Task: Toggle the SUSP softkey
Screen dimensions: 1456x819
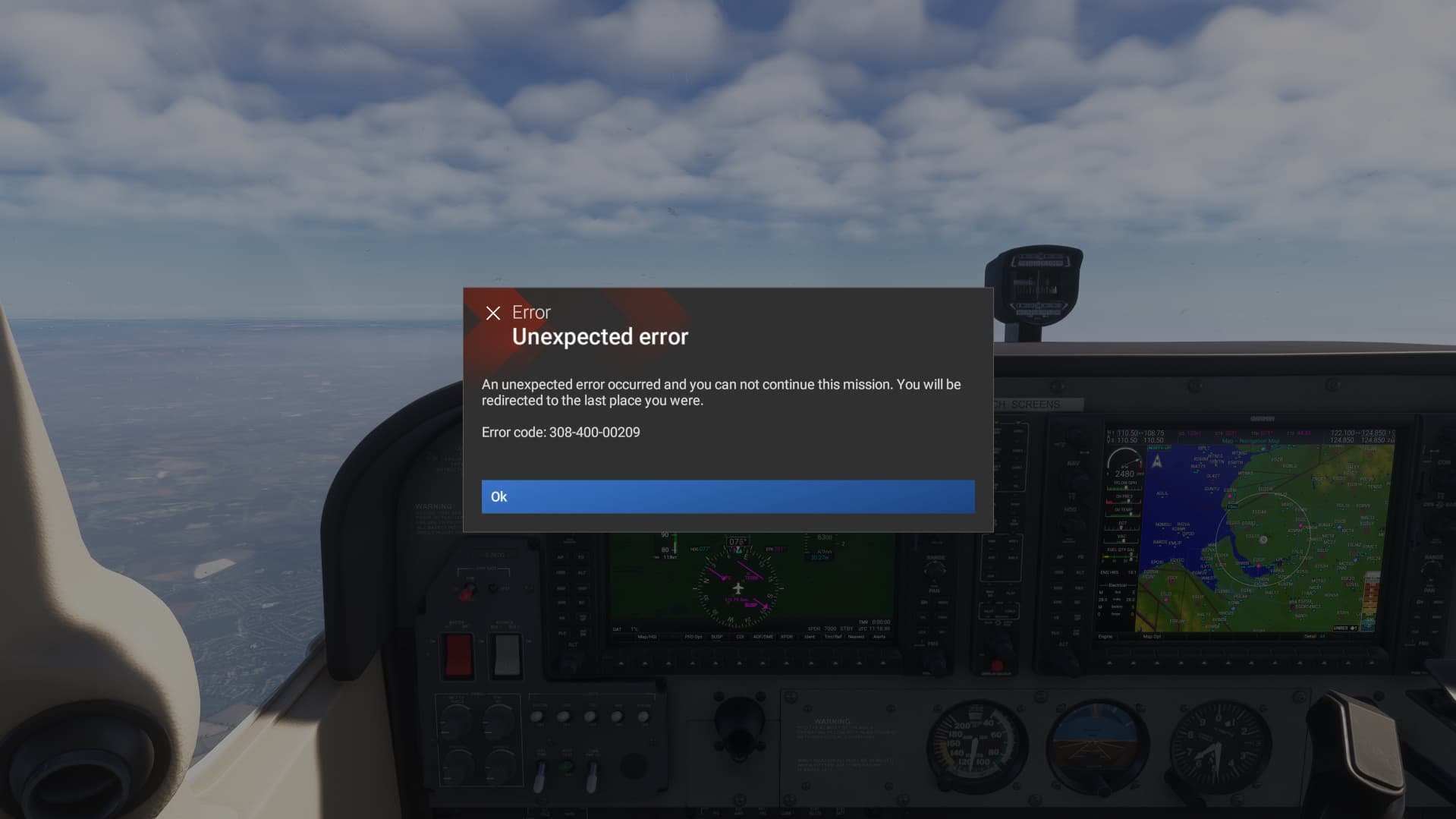Action: tap(716, 637)
